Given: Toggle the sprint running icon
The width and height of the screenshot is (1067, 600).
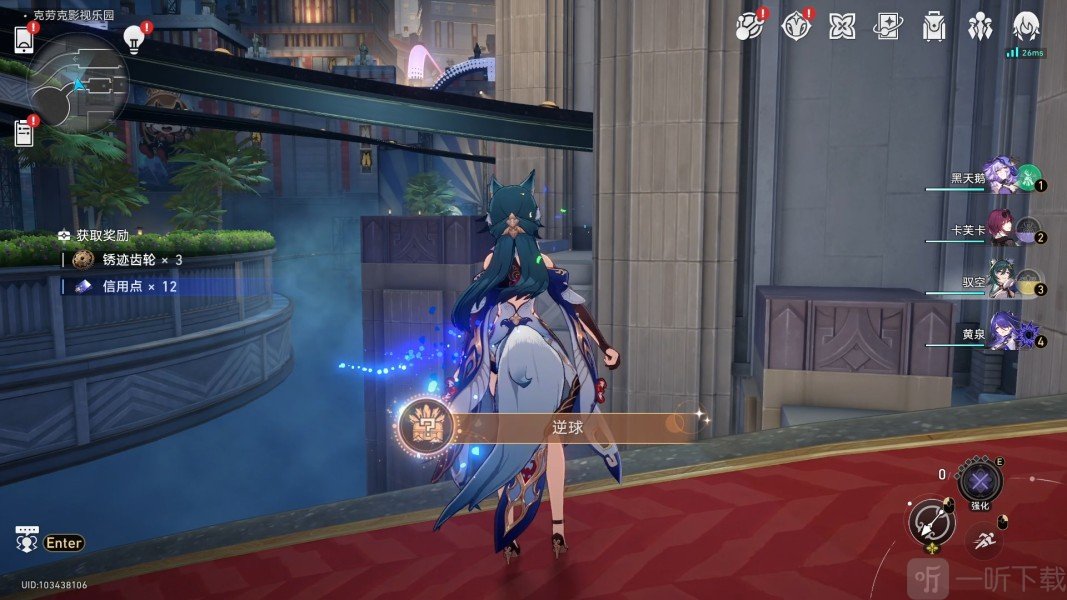Looking at the screenshot, I should (x=985, y=540).
